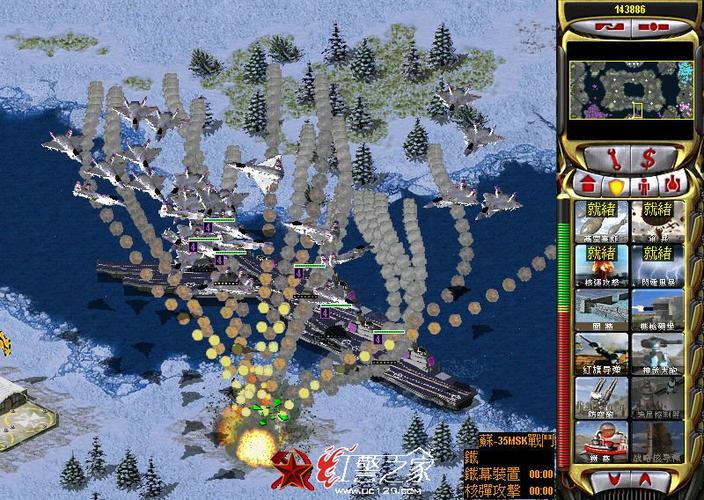Launch the ready nuclear strike icon
The width and height of the screenshot is (704, 500).
(602, 265)
